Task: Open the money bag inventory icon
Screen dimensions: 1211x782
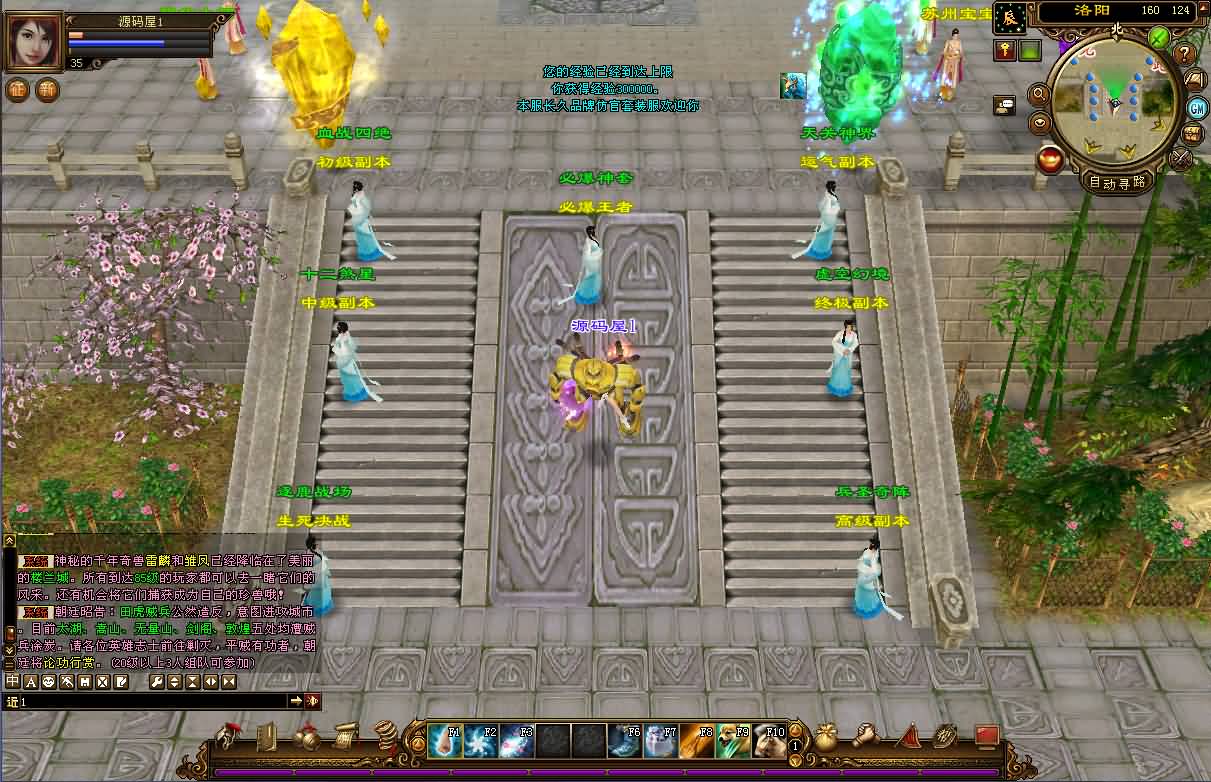Action: pyautogui.click(x=826, y=738)
